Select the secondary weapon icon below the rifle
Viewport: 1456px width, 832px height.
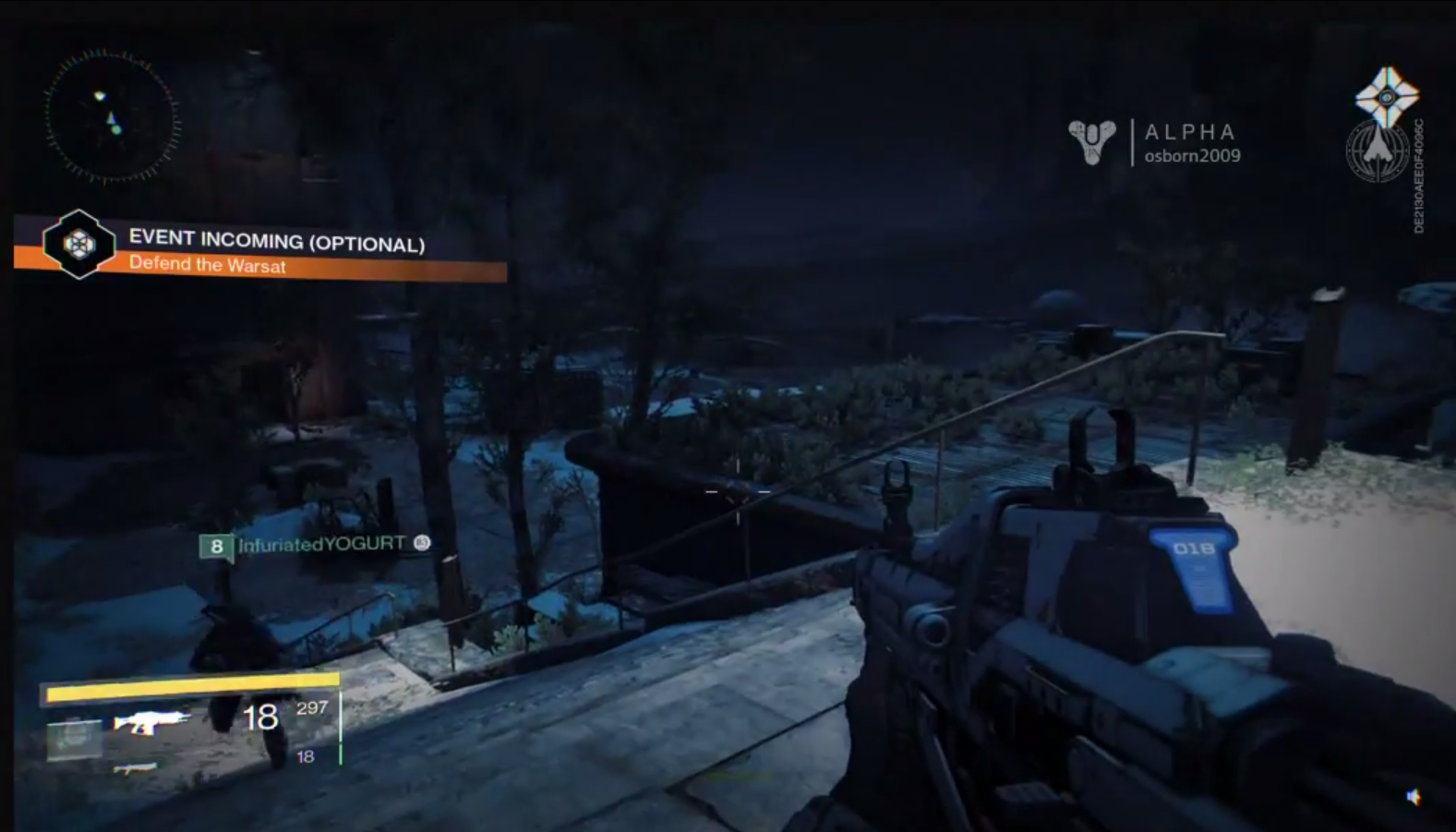click(135, 767)
